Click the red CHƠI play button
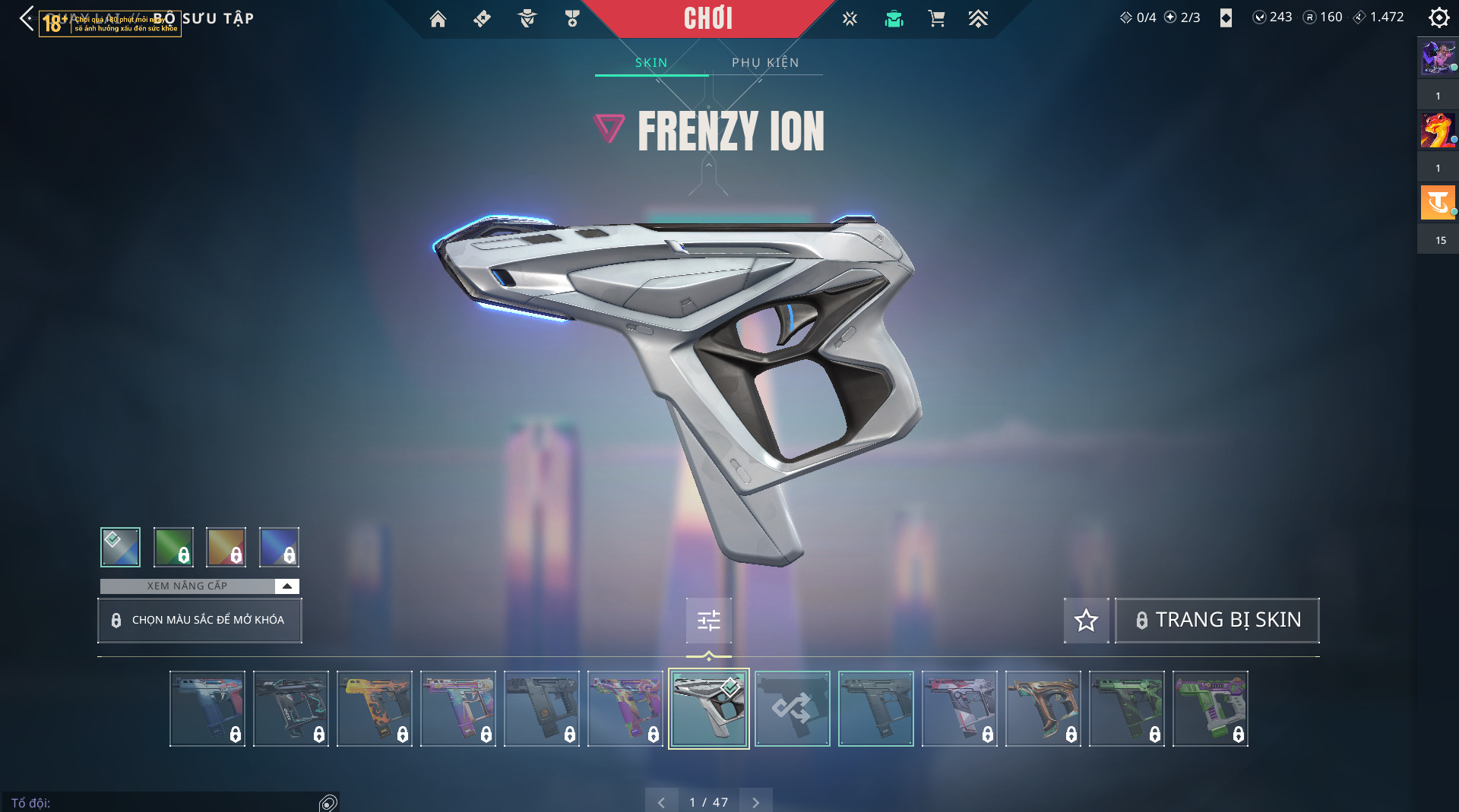1459x812 pixels. pyautogui.click(x=707, y=18)
